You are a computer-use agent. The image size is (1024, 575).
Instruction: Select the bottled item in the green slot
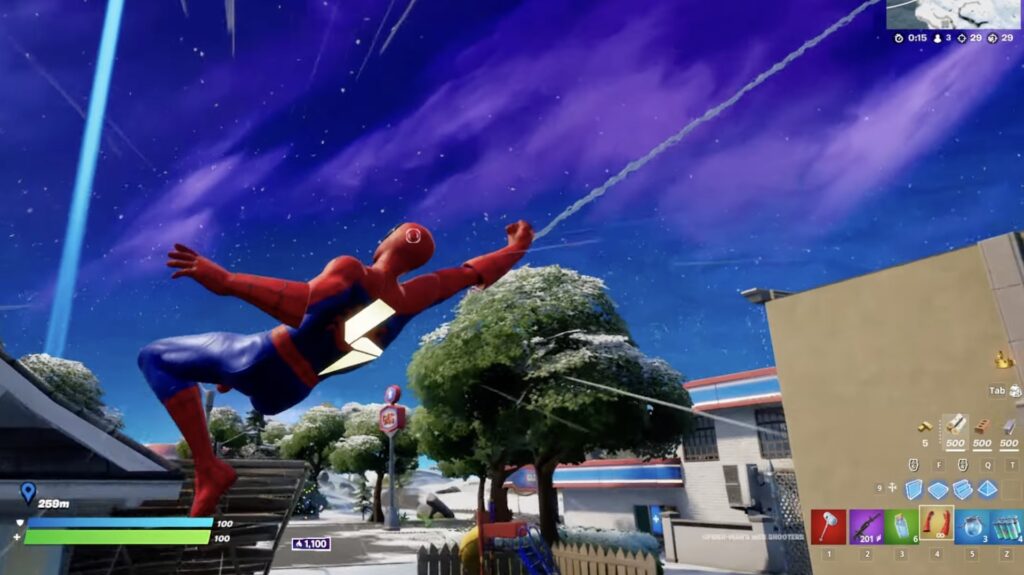coord(901,526)
